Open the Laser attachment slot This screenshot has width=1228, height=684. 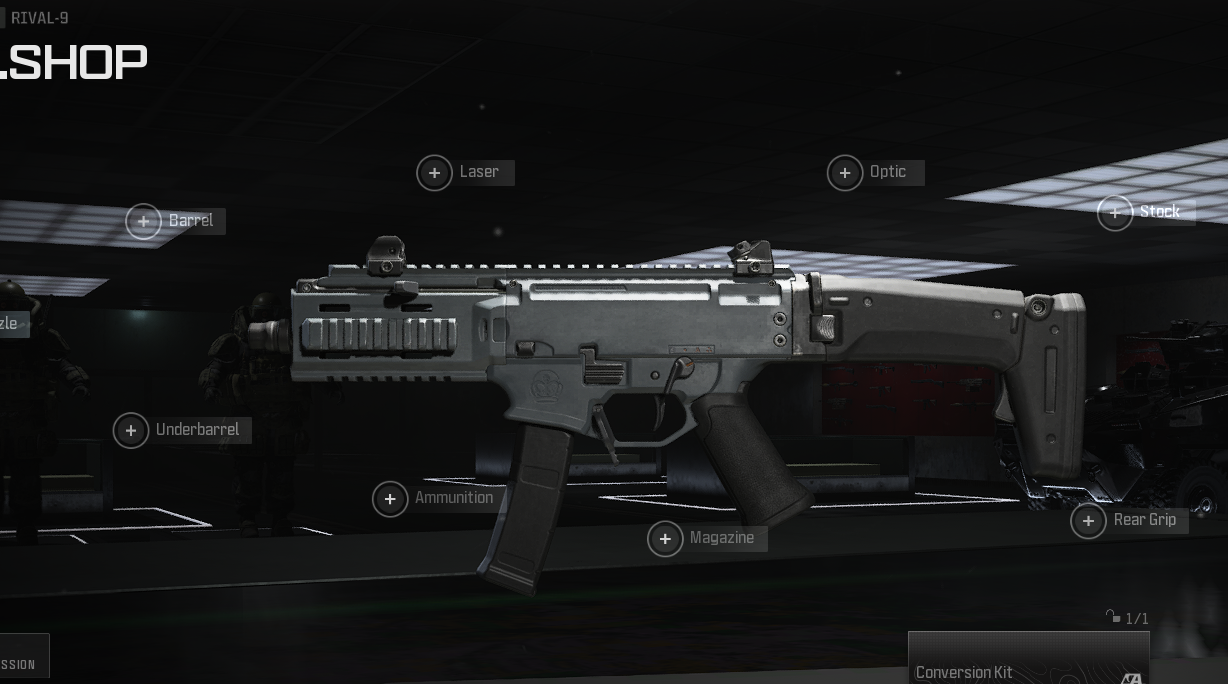coord(434,173)
